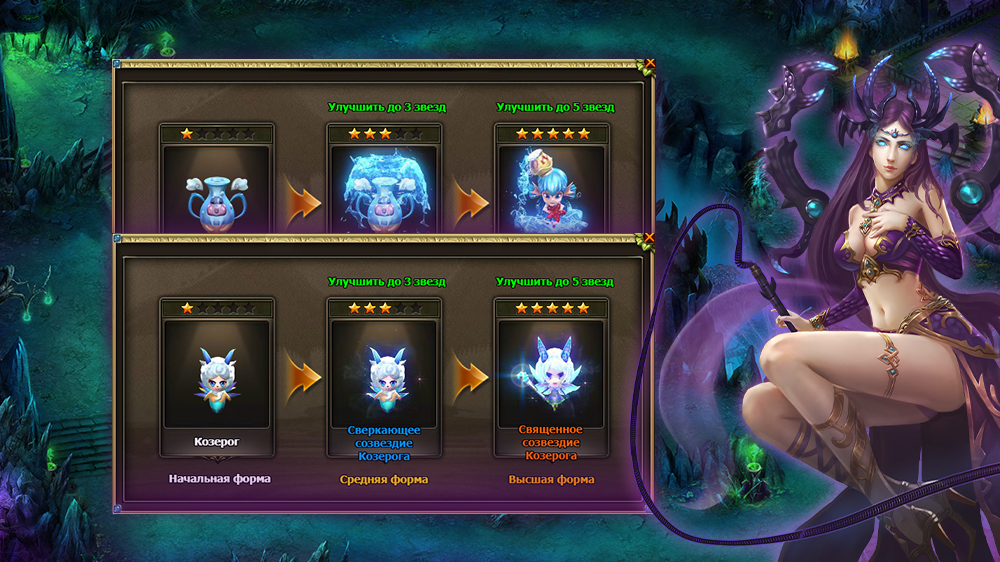Close the Aquarius vase evolution panel

tap(650, 63)
